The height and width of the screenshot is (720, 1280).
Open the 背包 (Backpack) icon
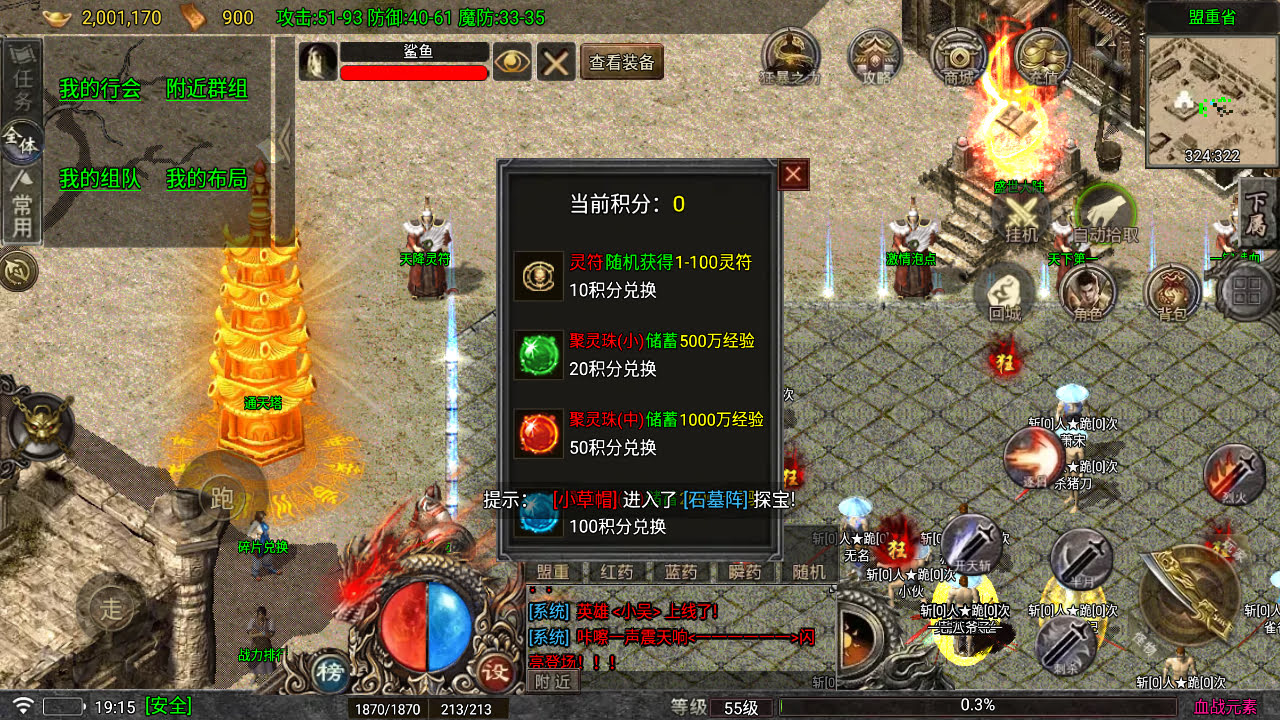(1170, 293)
